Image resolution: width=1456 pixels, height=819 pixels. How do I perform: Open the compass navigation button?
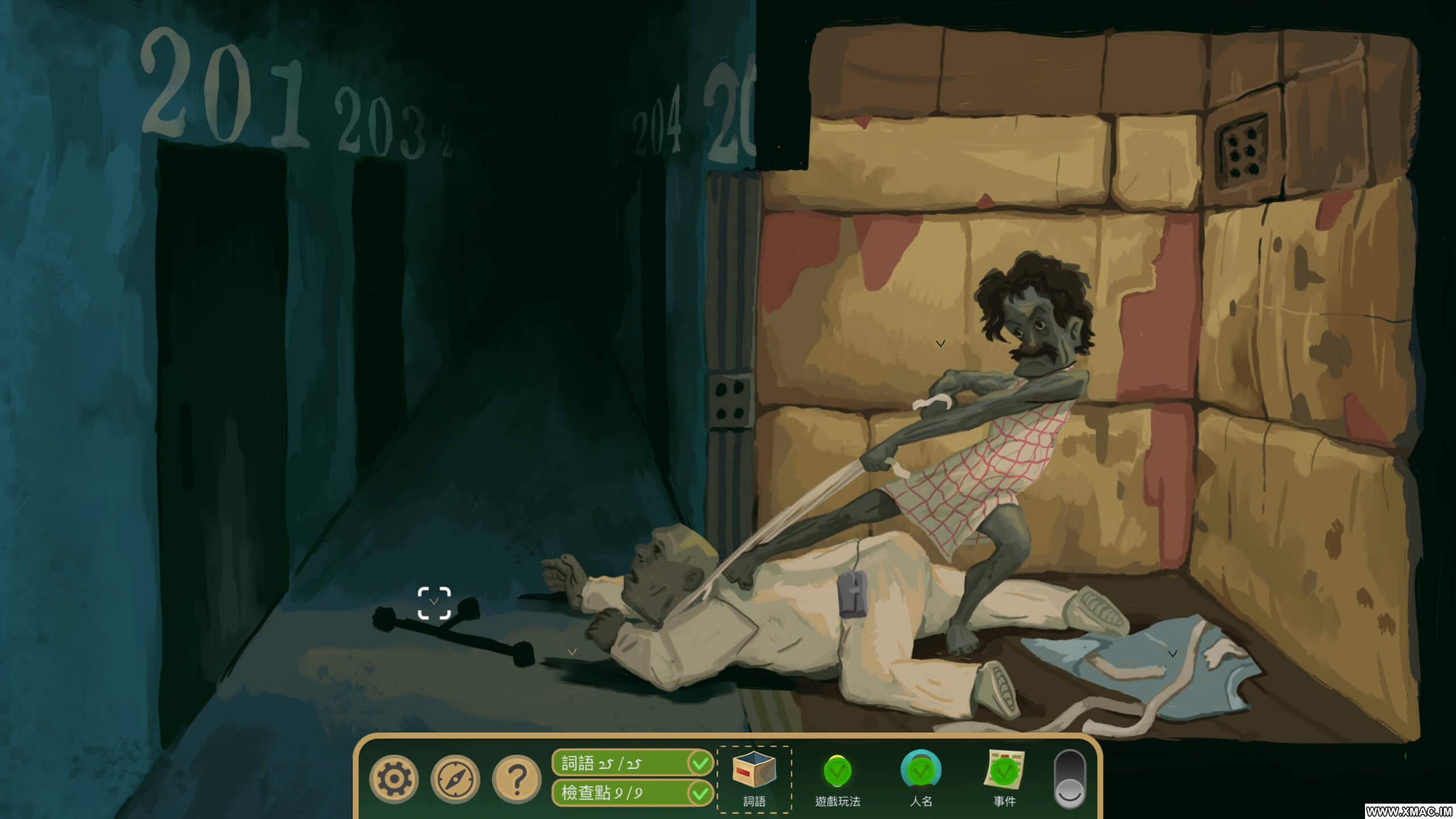pyautogui.click(x=455, y=779)
